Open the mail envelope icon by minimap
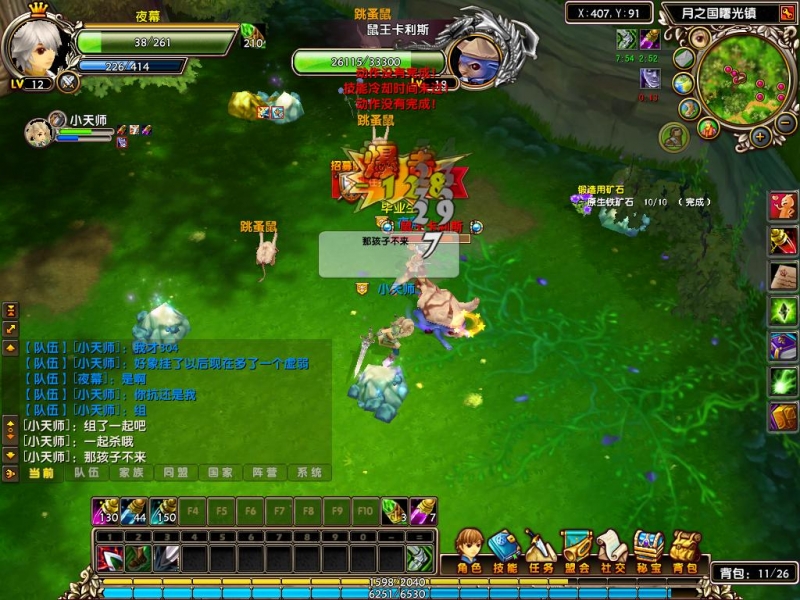800x600 pixels. pos(684,58)
